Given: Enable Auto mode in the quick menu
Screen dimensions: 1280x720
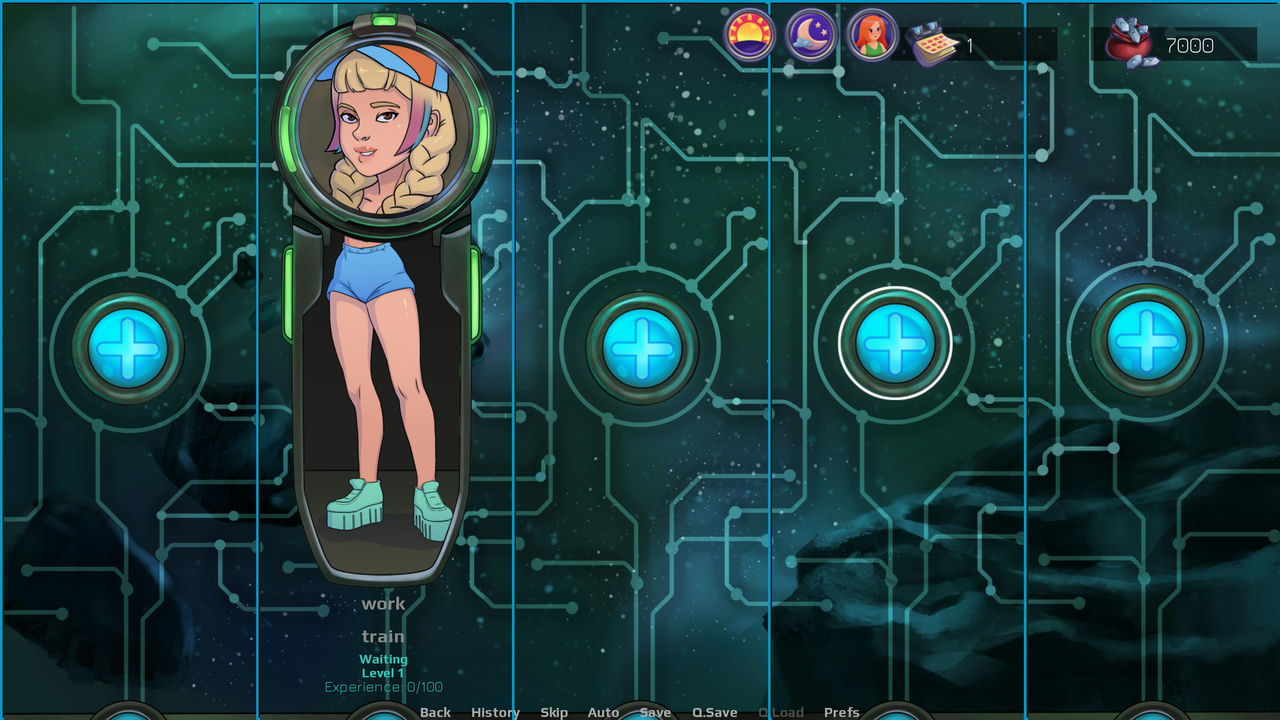Looking at the screenshot, I should click(603, 712).
